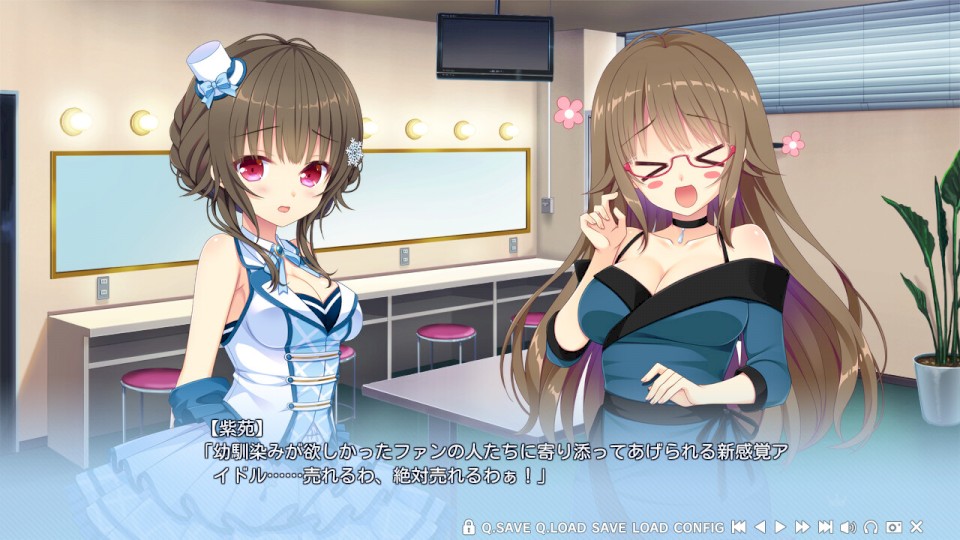Open the CONFIG settings

coord(699,527)
